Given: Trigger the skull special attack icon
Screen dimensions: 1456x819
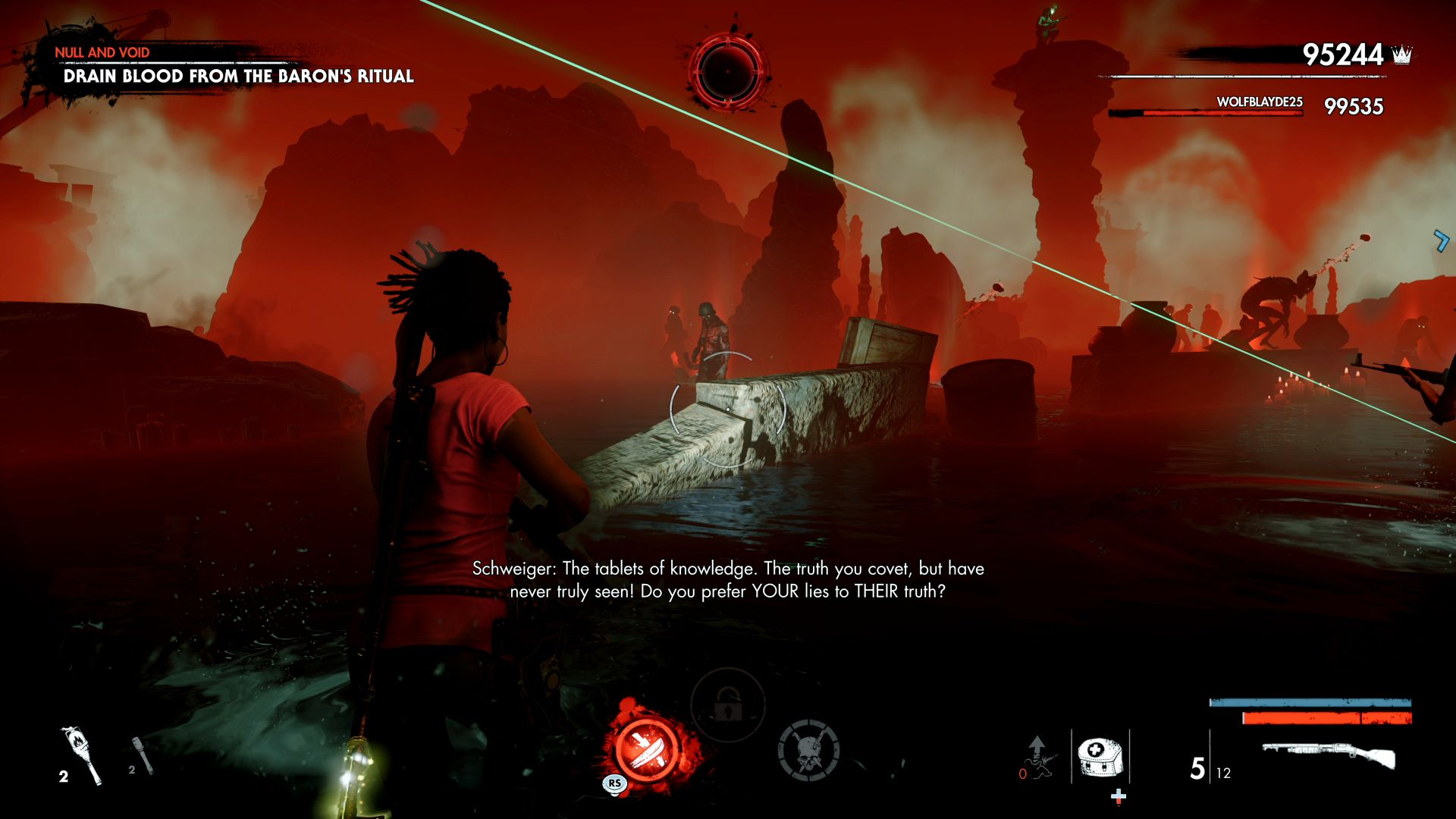Looking at the screenshot, I should click(808, 751).
